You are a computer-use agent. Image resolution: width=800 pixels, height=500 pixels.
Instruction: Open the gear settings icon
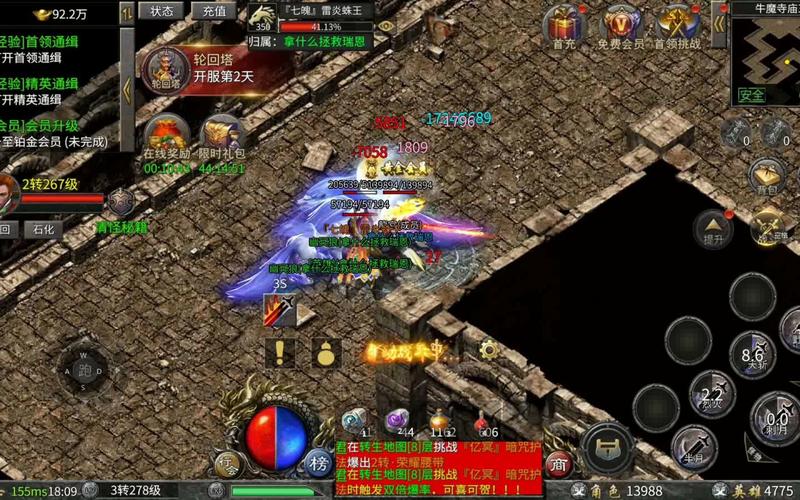489,350
